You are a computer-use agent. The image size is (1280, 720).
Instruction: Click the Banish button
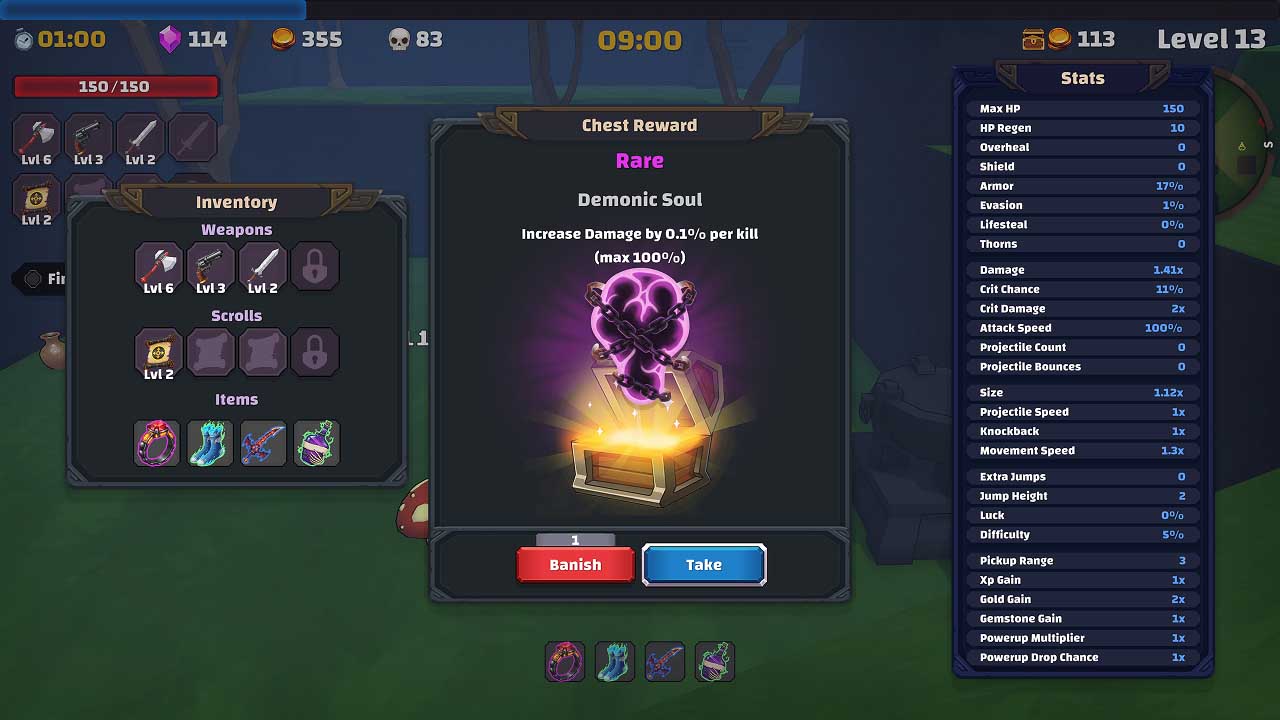pos(575,564)
